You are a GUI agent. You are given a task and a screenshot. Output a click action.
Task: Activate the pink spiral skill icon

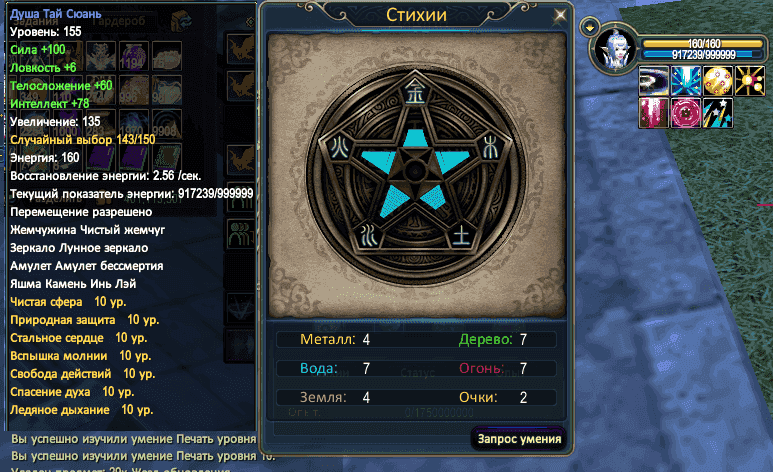(685, 112)
